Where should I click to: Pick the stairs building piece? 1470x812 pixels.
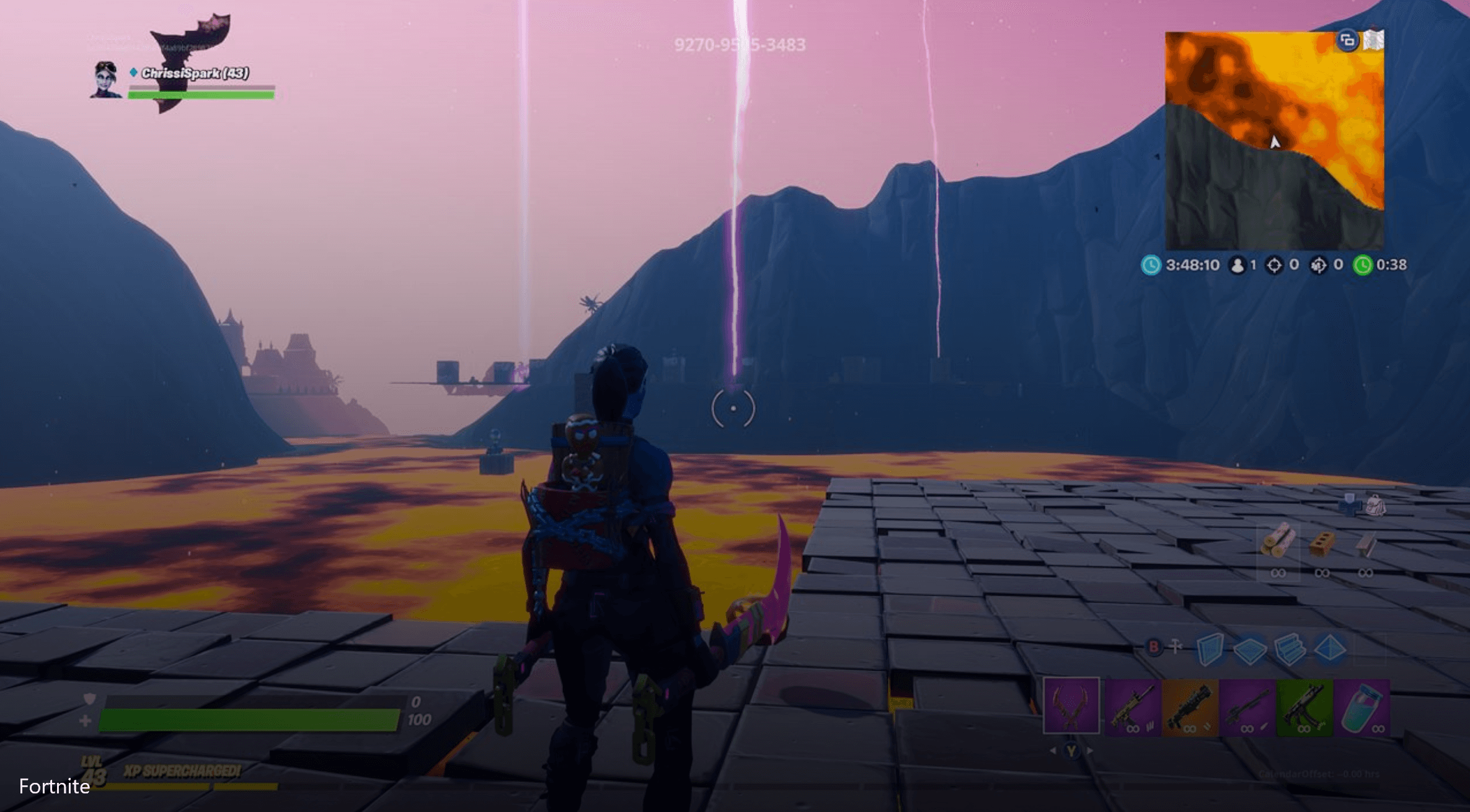tap(1290, 650)
